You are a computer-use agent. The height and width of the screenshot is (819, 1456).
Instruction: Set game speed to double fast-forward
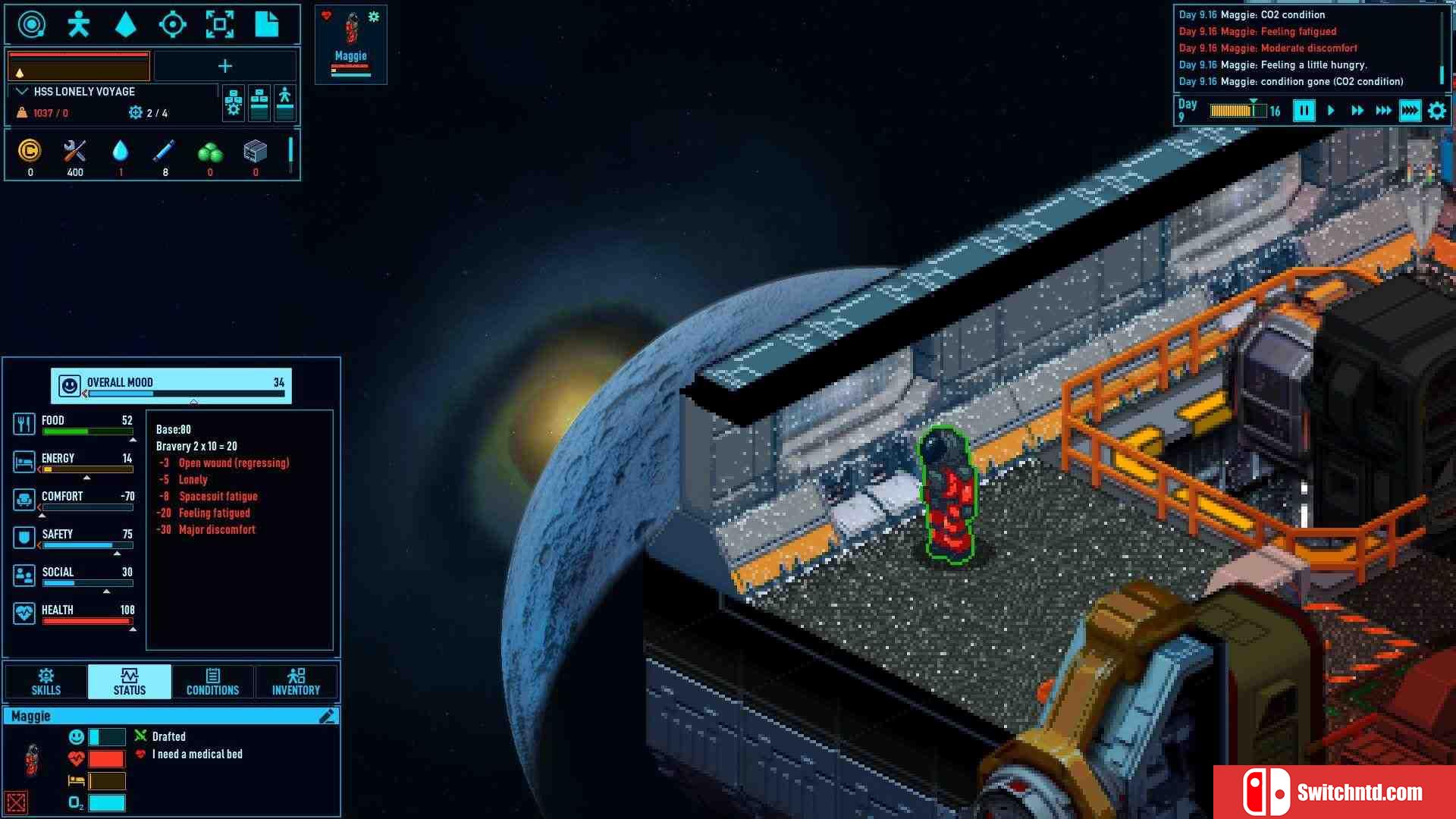pos(1357,111)
